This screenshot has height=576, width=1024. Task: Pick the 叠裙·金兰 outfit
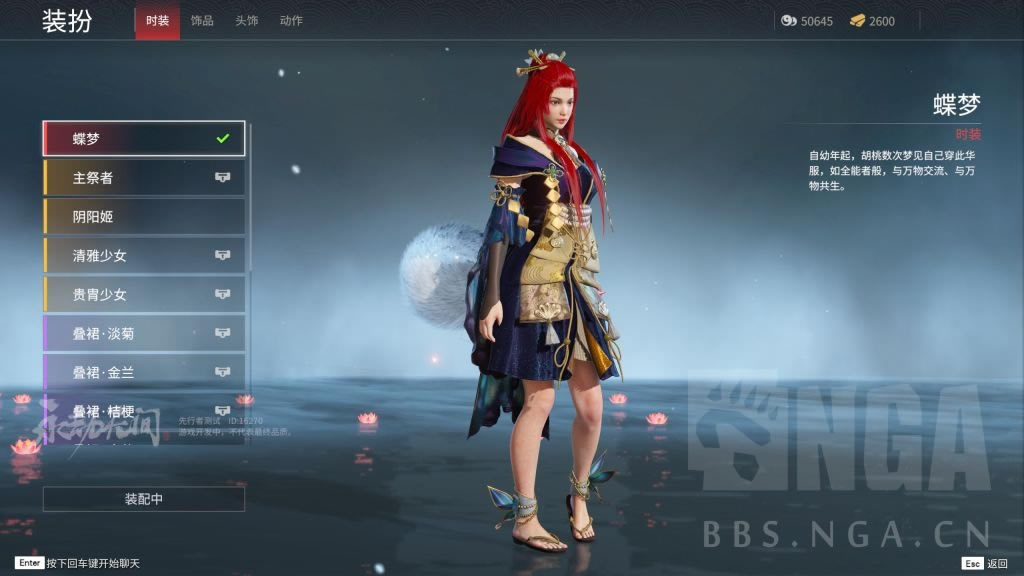144,372
